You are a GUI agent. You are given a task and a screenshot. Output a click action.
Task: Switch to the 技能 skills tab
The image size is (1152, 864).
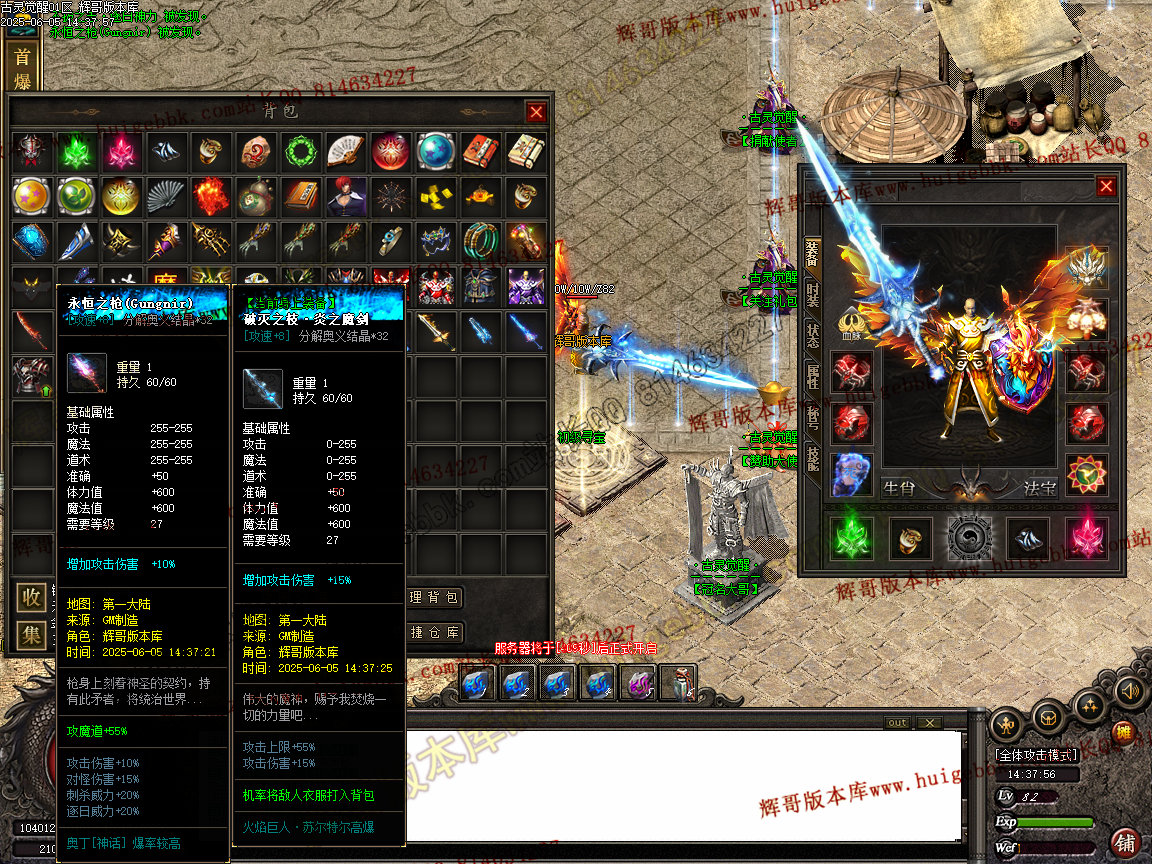pos(812,462)
